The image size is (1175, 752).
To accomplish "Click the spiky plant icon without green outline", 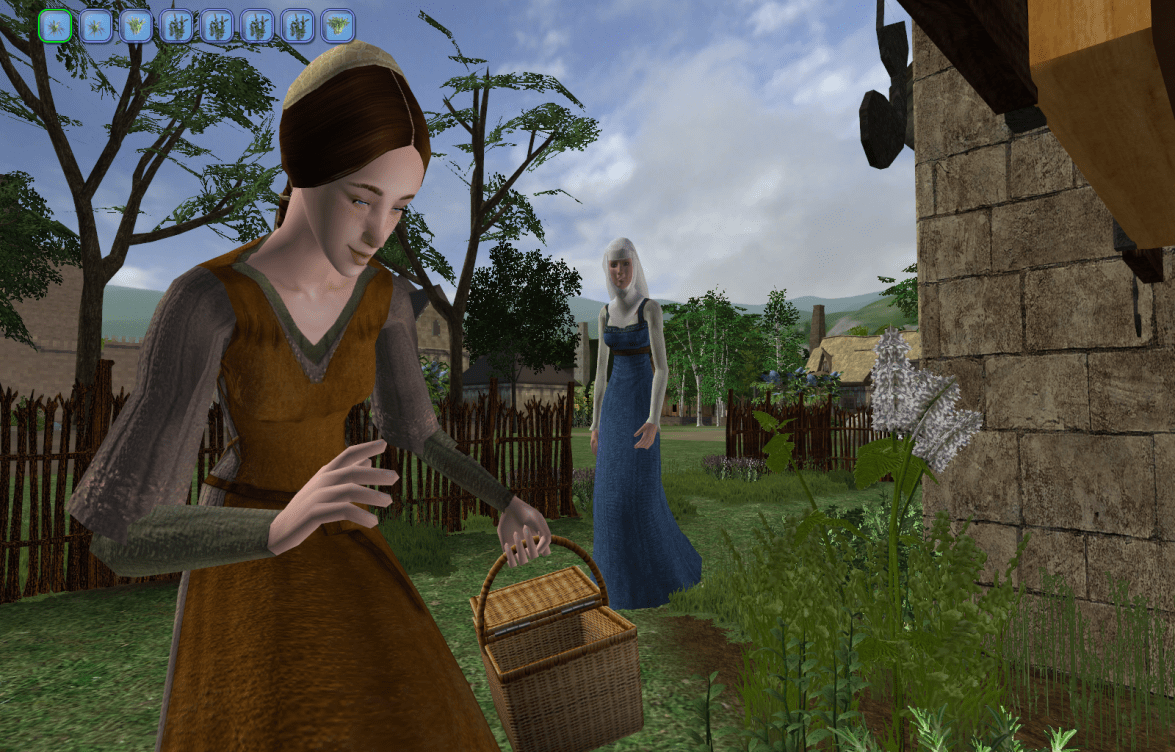I will click(96, 26).
